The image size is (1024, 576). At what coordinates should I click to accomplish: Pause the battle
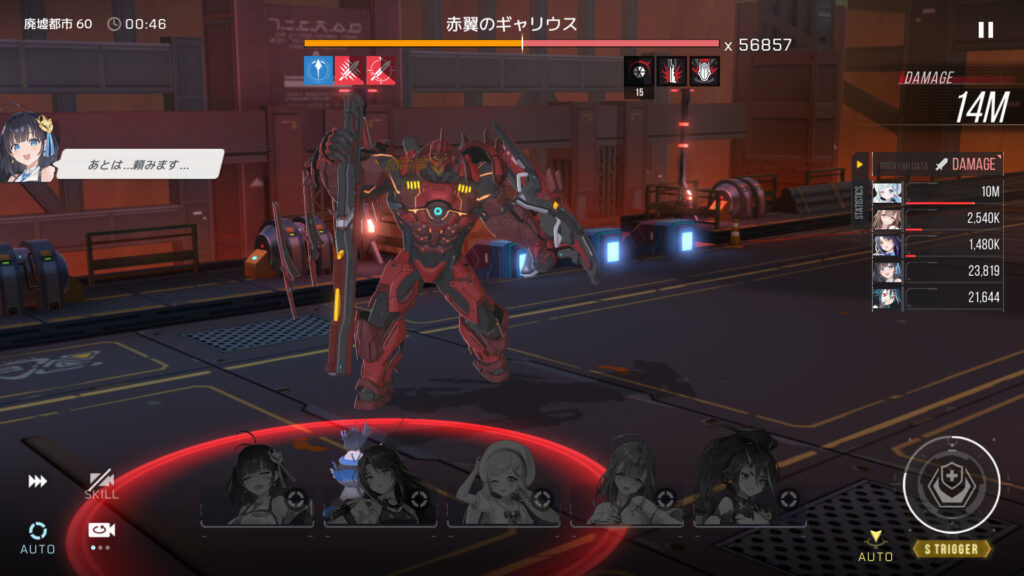985,30
